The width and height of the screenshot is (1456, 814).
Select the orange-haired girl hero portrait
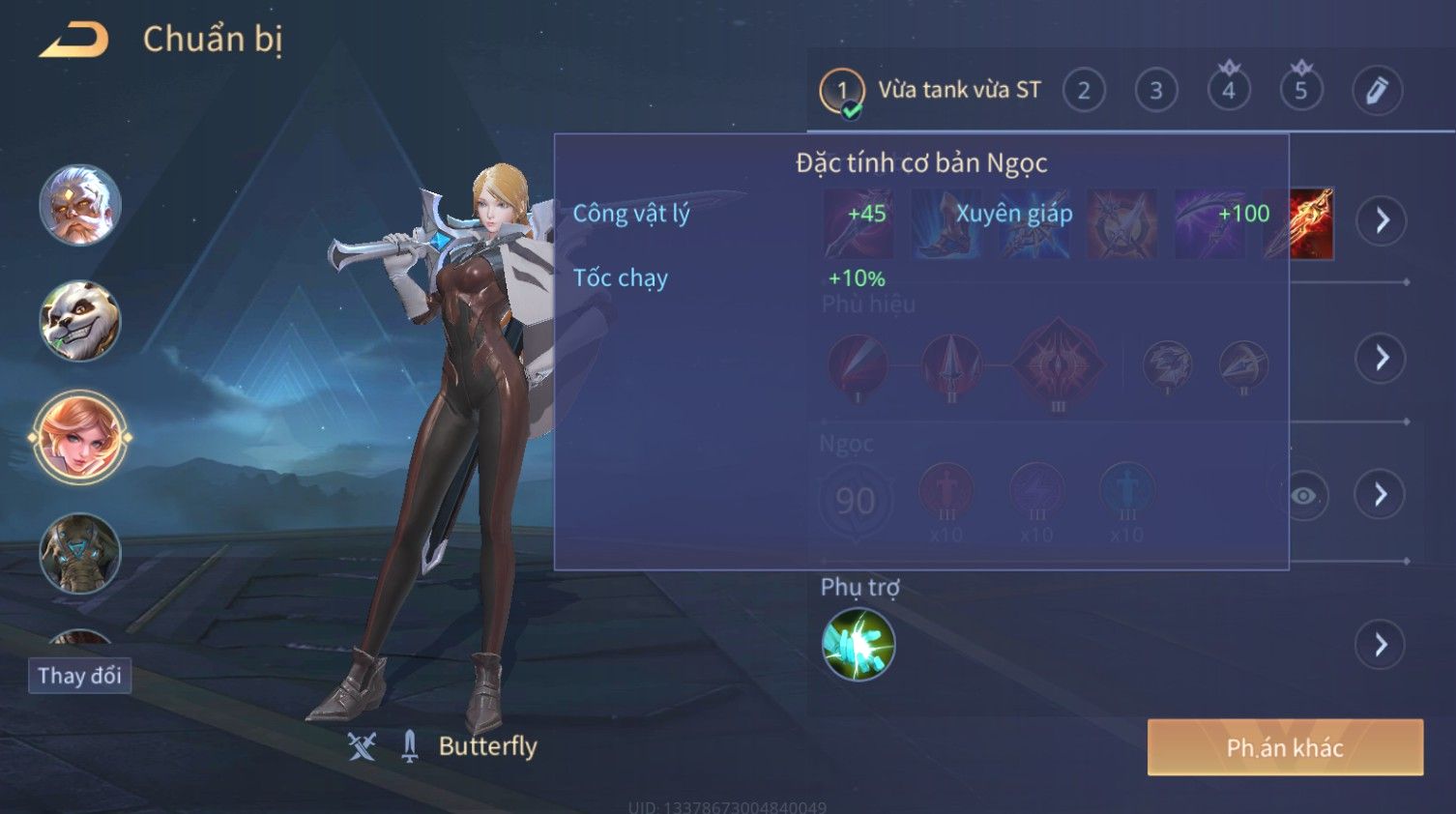(x=80, y=437)
